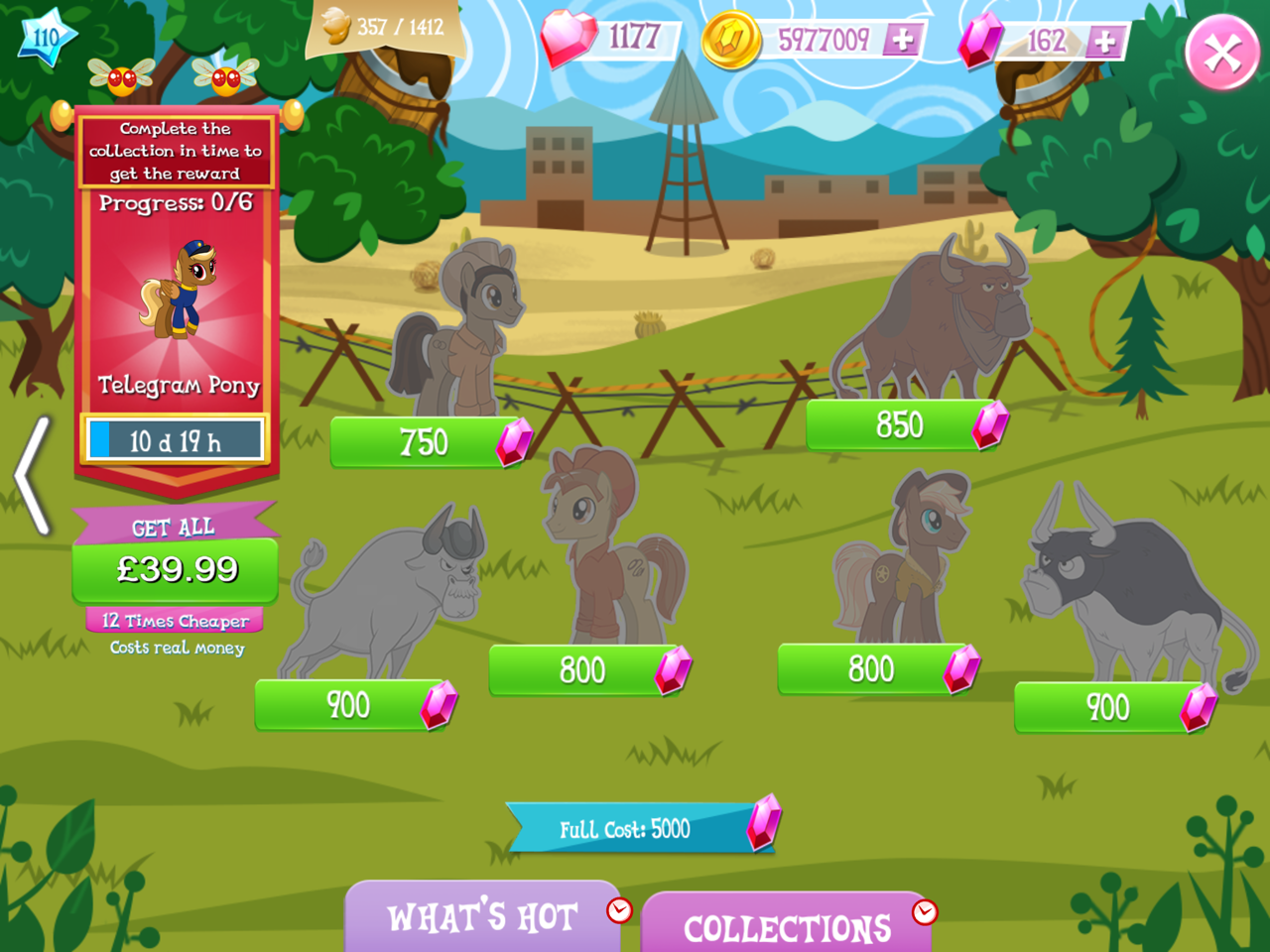
Task: Click the Full Cost 5000 gems banner
Action: click(635, 826)
